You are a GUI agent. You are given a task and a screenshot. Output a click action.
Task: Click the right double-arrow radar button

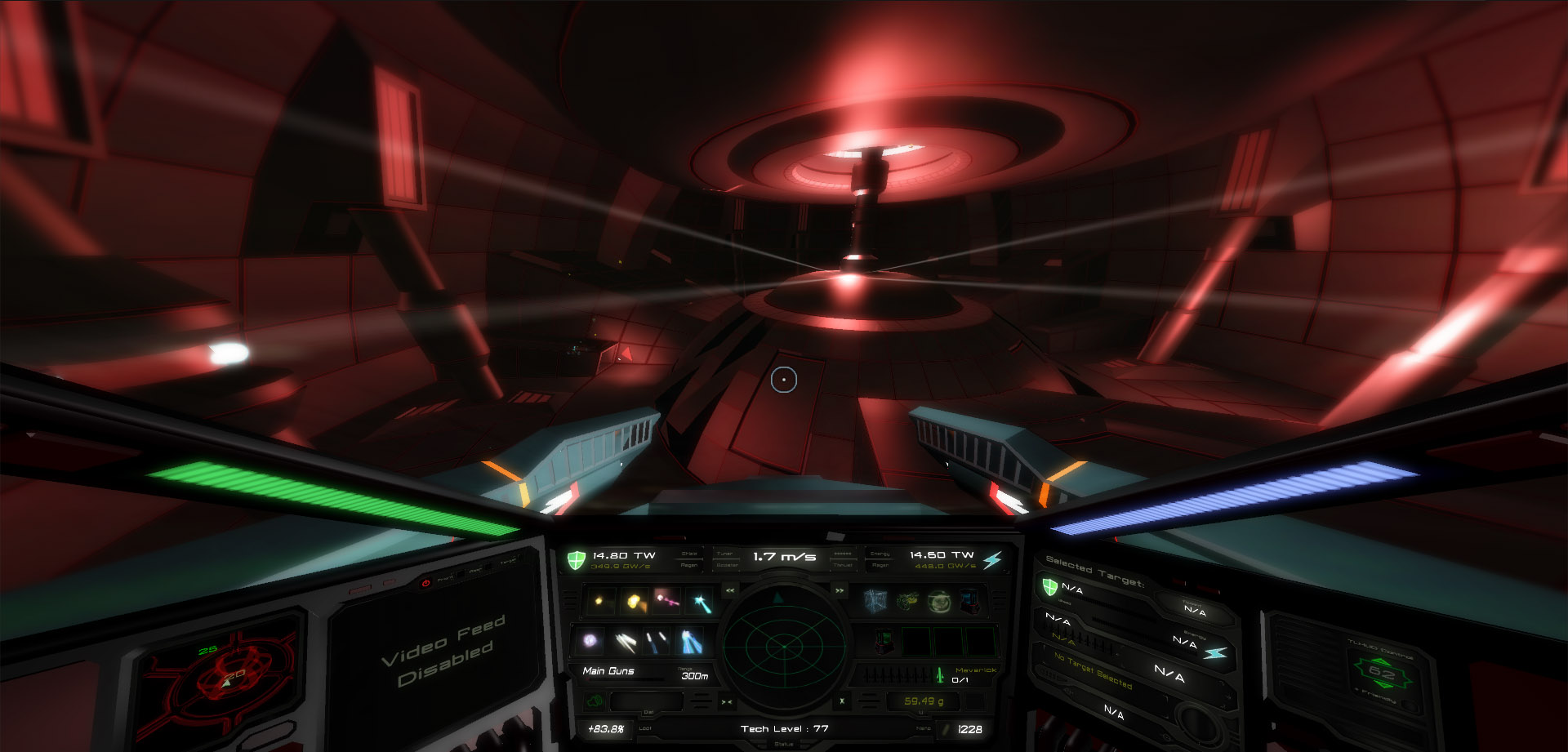[839, 590]
